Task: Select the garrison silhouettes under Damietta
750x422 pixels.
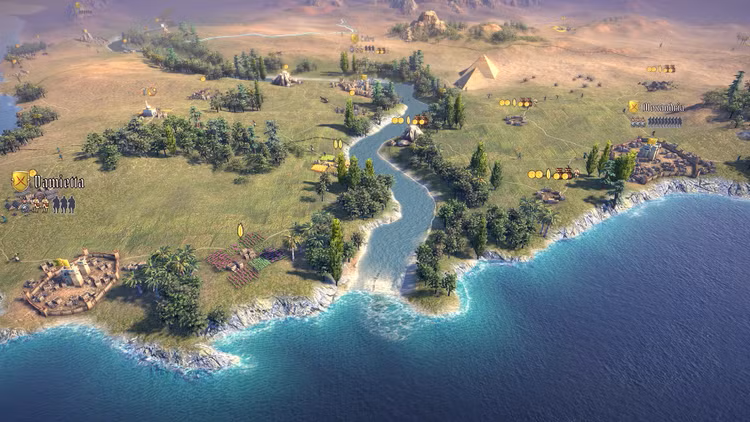Action: click(x=63, y=203)
